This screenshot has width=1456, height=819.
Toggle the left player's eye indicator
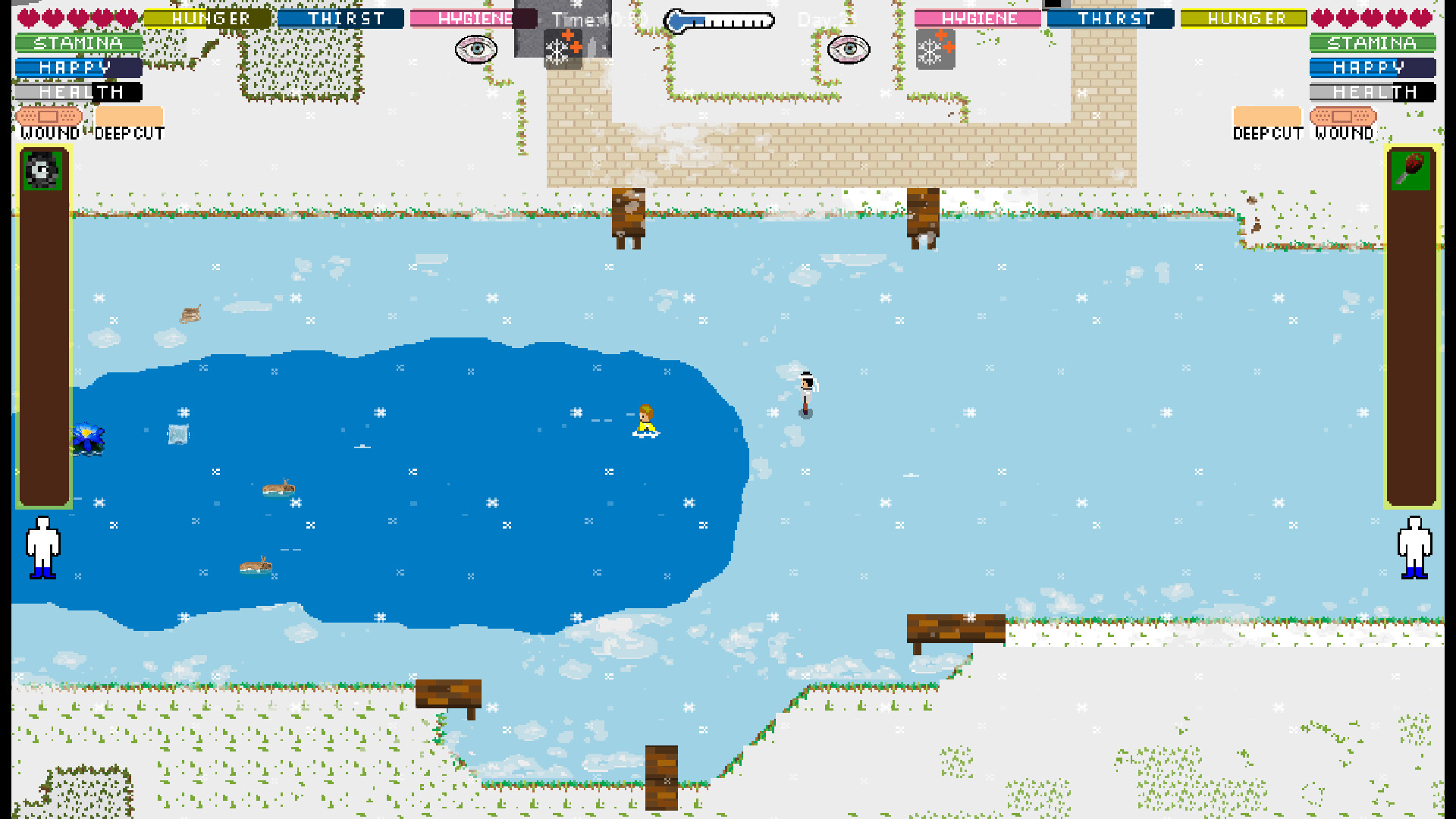point(475,49)
